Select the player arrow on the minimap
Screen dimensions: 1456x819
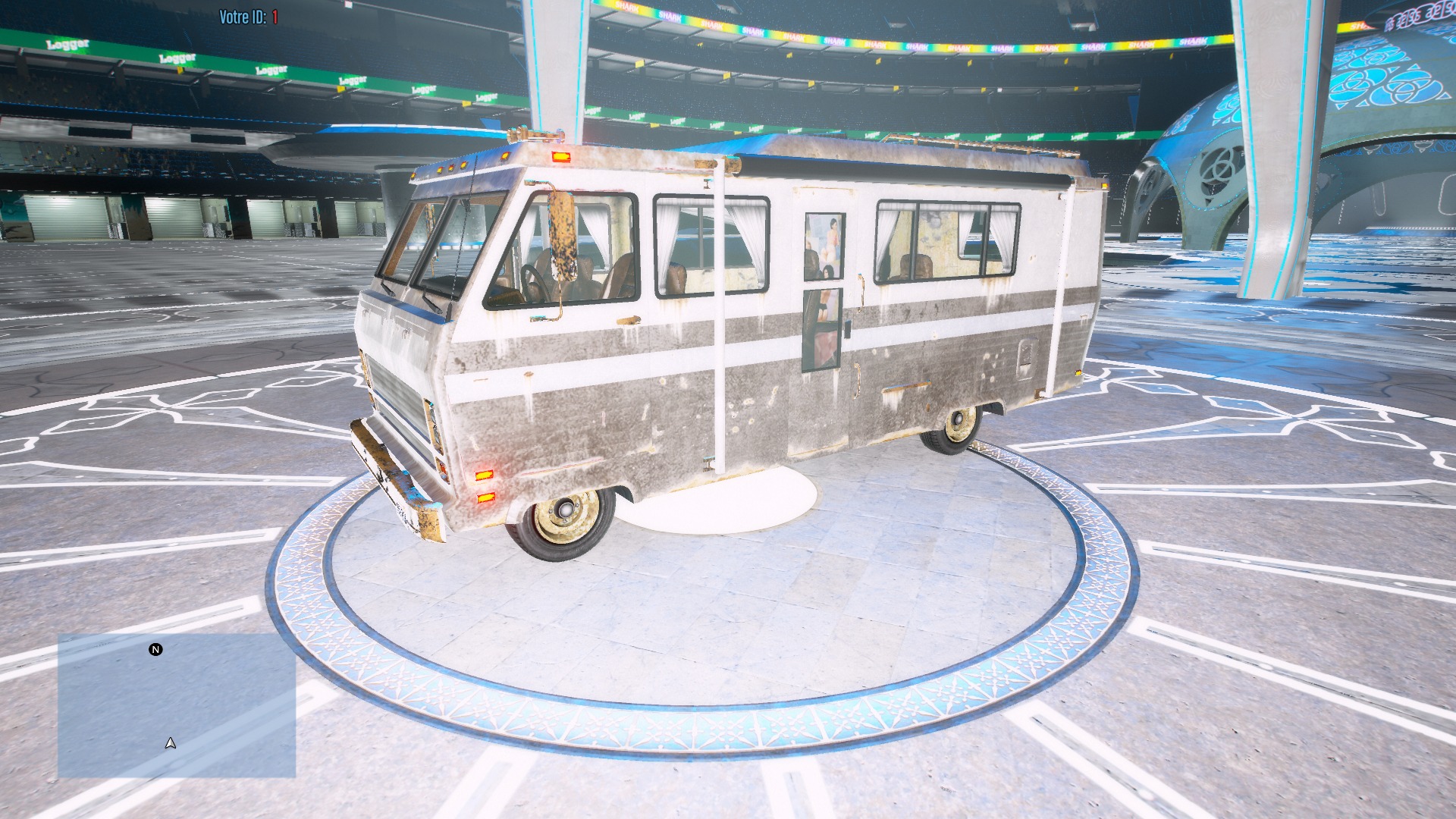171,743
